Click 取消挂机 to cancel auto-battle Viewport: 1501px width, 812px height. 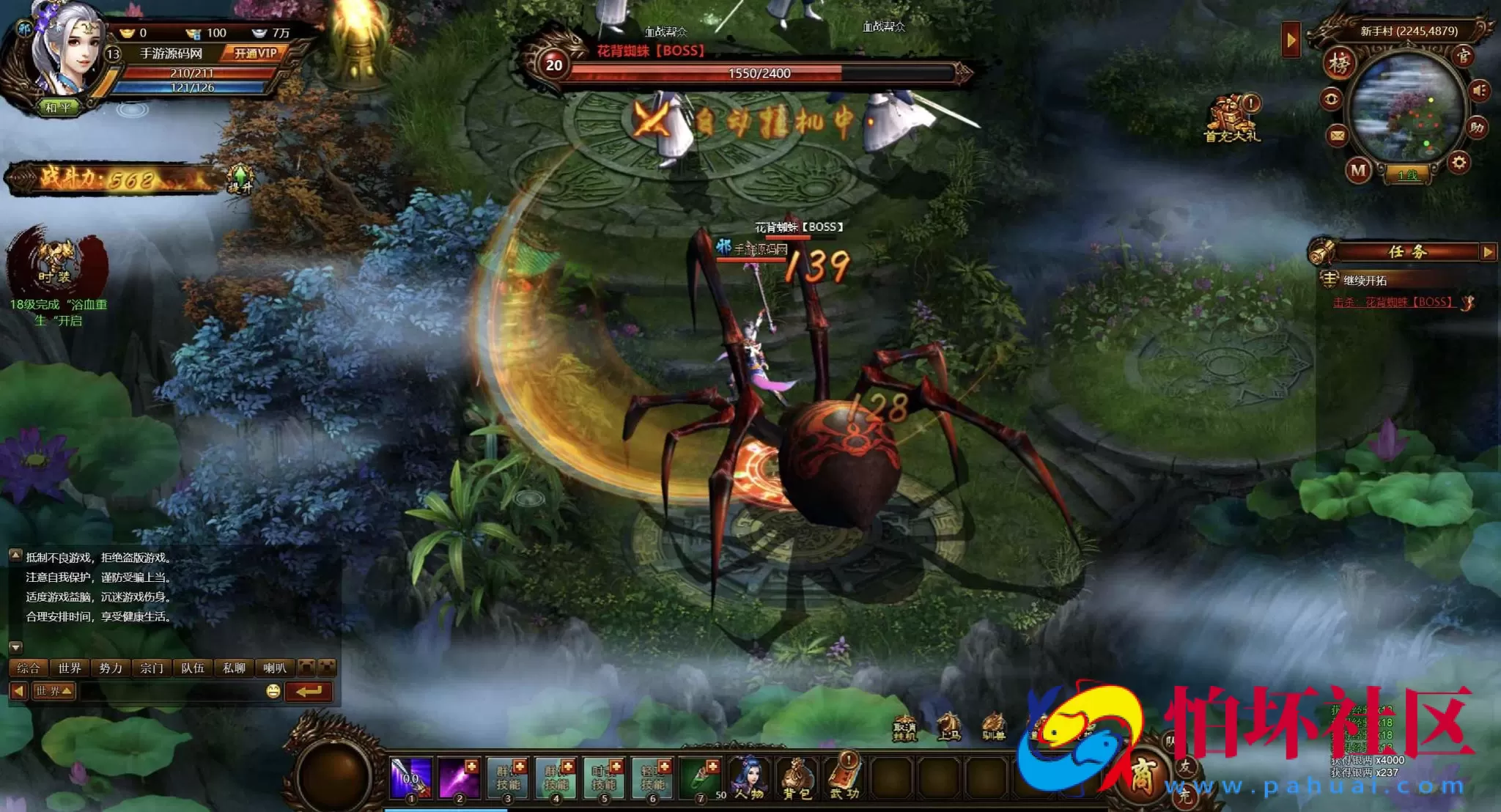pyautogui.click(x=904, y=728)
